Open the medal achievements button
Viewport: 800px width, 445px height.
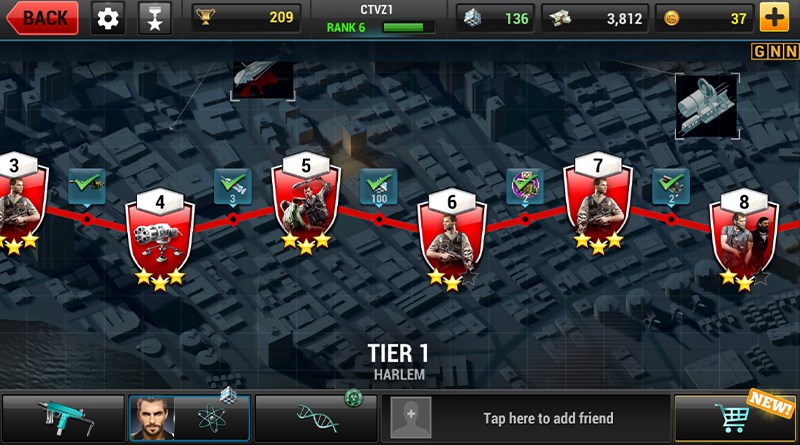pos(154,17)
